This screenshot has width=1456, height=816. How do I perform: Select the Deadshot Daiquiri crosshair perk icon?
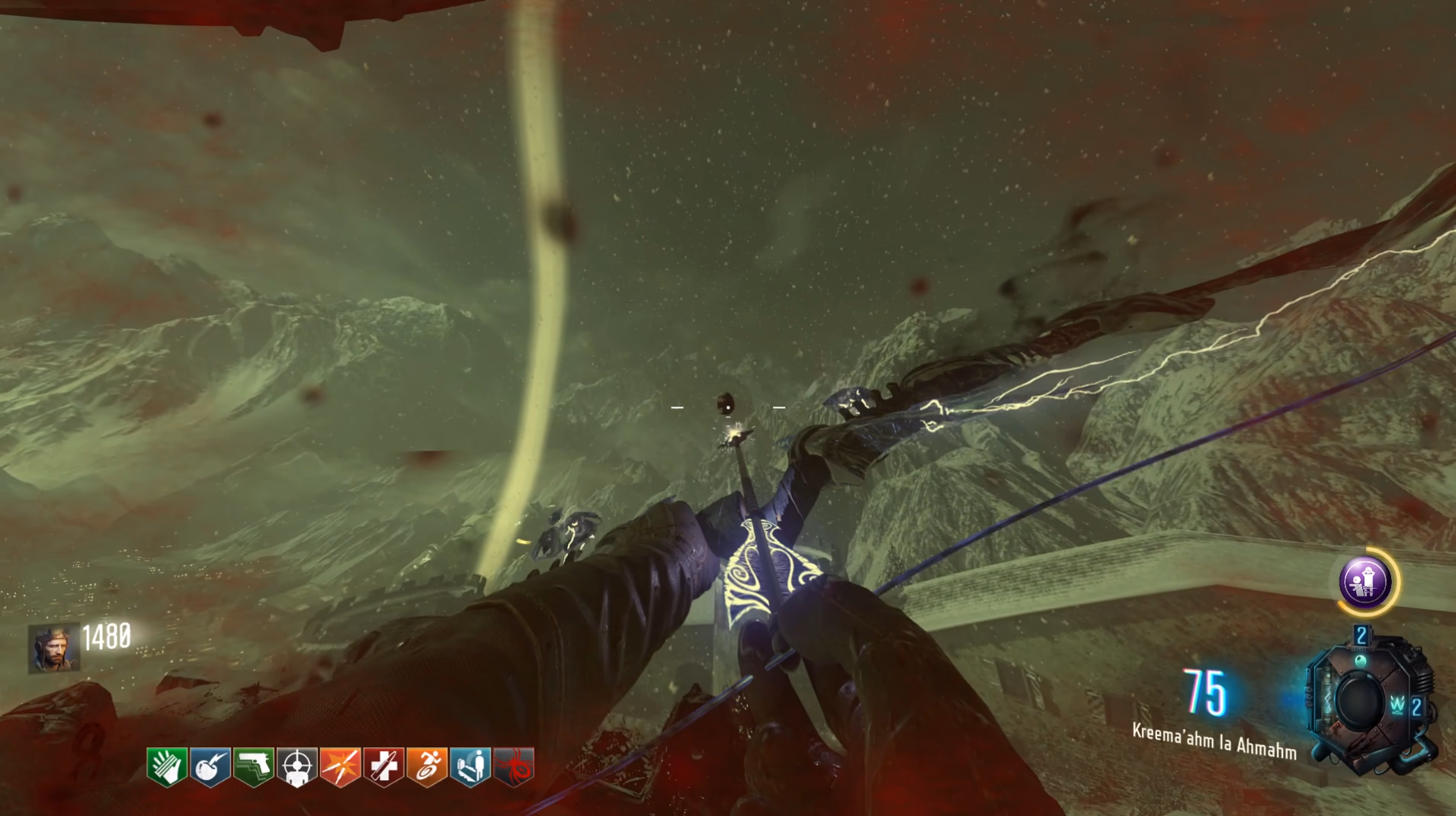pos(297,766)
